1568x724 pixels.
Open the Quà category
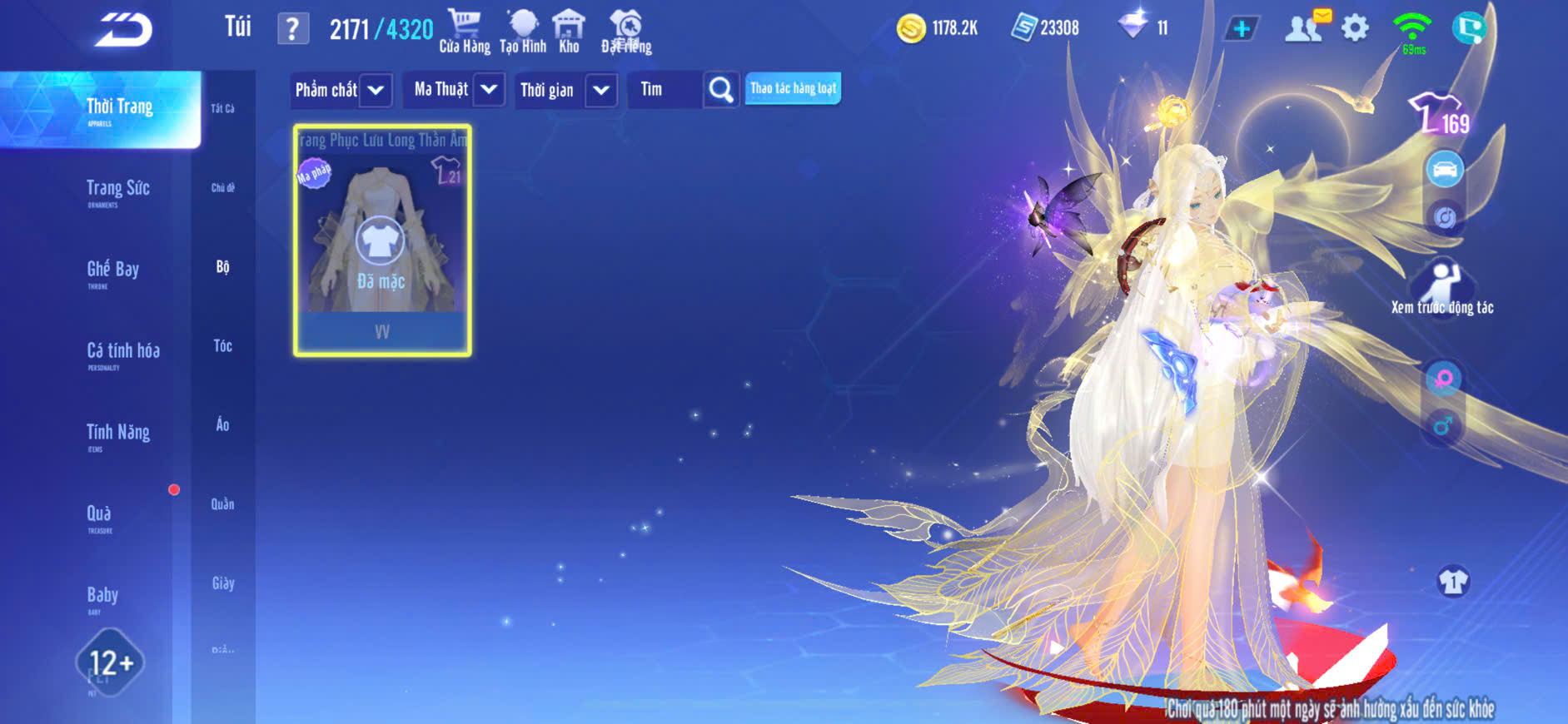pyautogui.click(x=99, y=514)
